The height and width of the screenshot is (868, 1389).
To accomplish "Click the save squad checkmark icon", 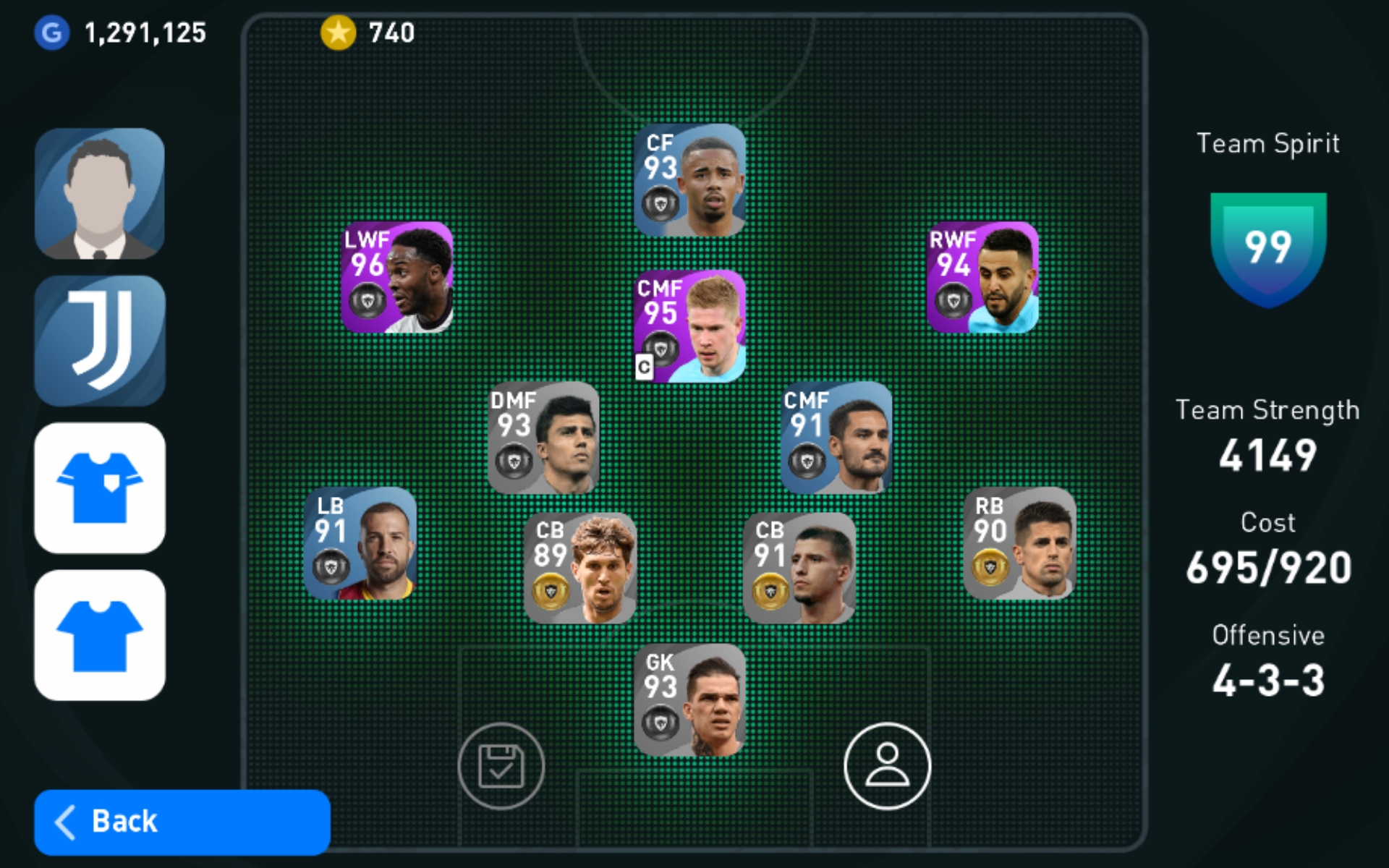I will click(501, 765).
